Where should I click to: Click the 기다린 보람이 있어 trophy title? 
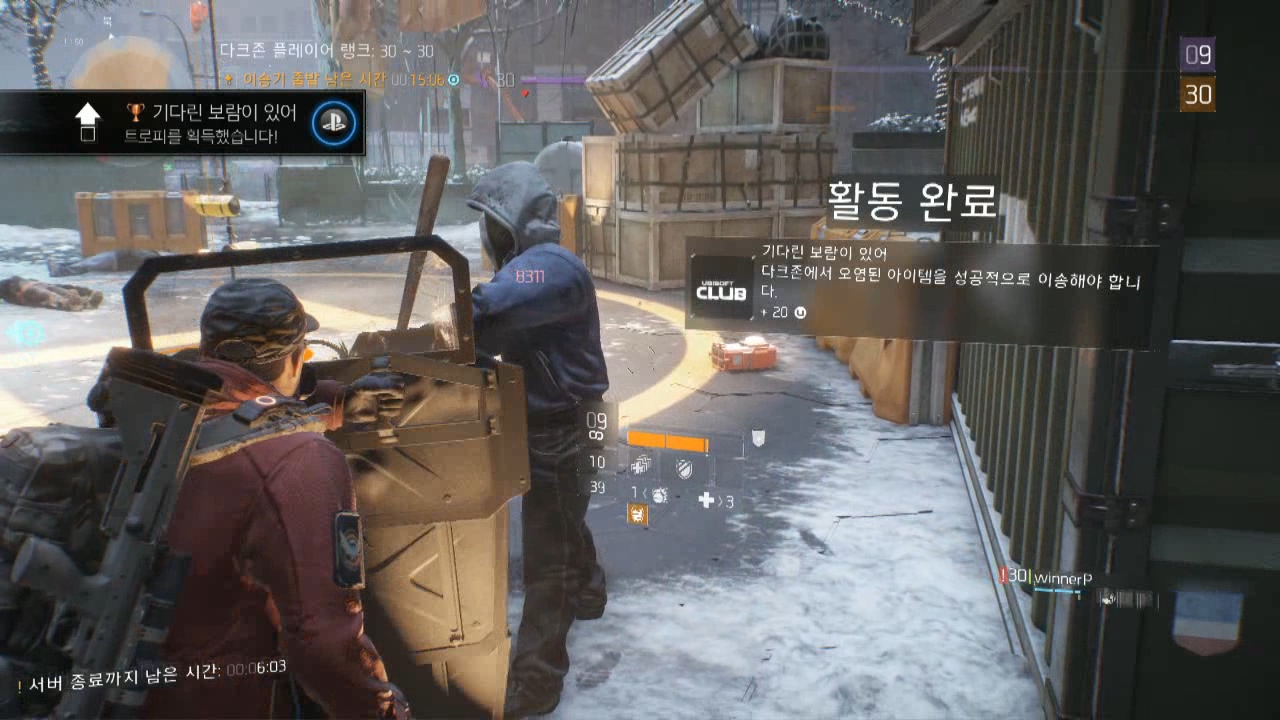[x=225, y=113]
